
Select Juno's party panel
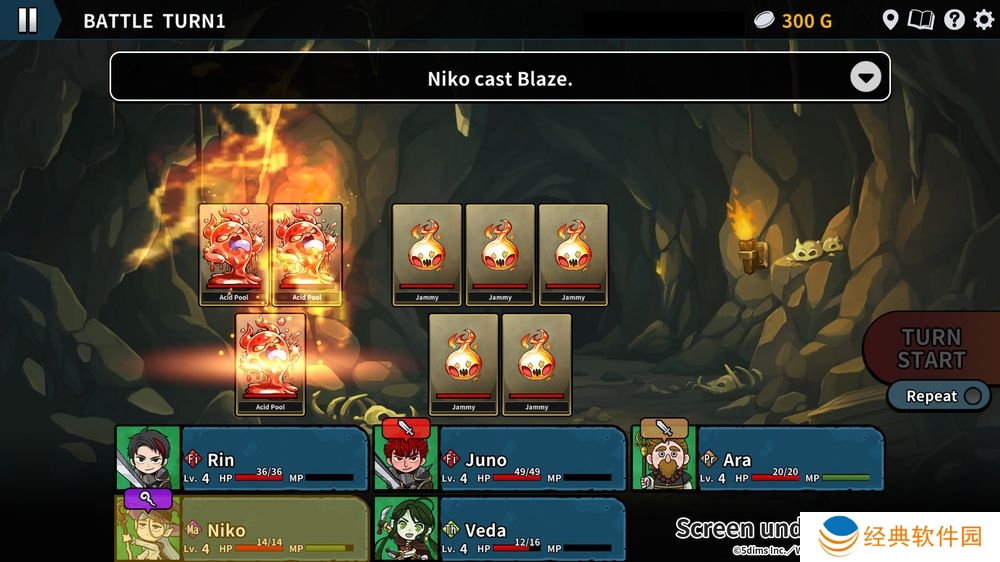pyautogui.click(x=500, y=459)
